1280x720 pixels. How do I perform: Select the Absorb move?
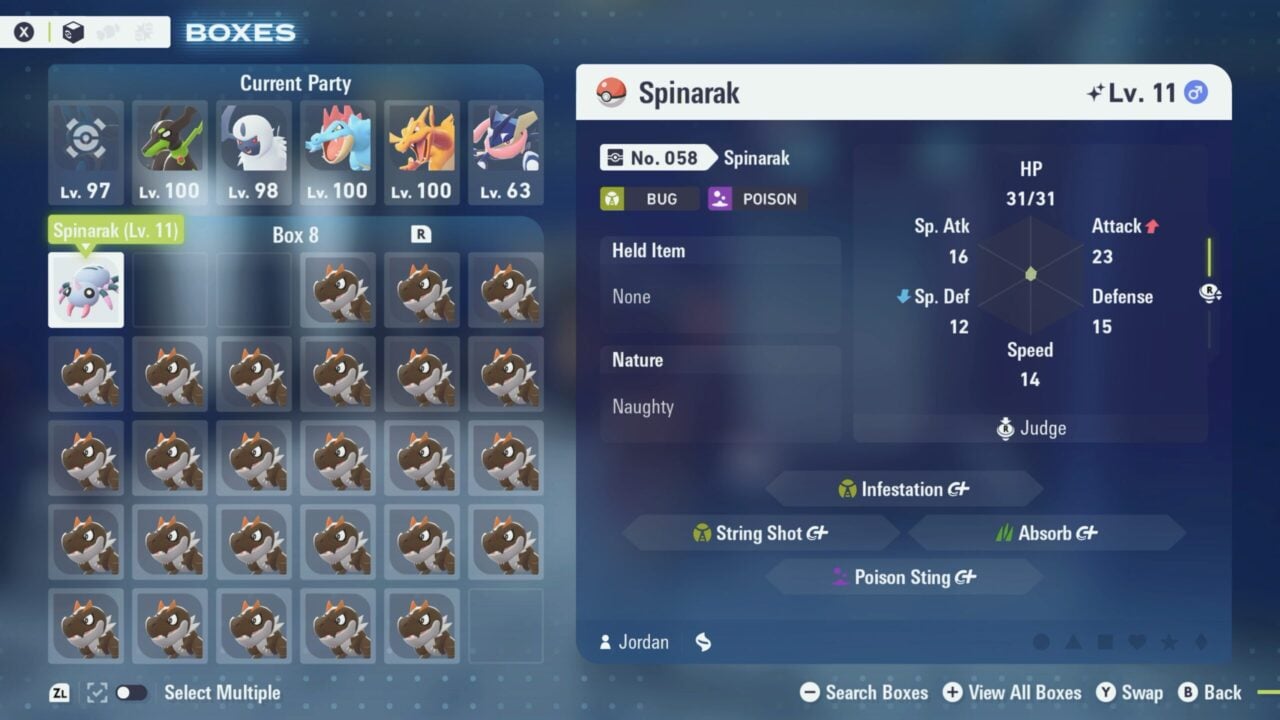pos(1046,533)
